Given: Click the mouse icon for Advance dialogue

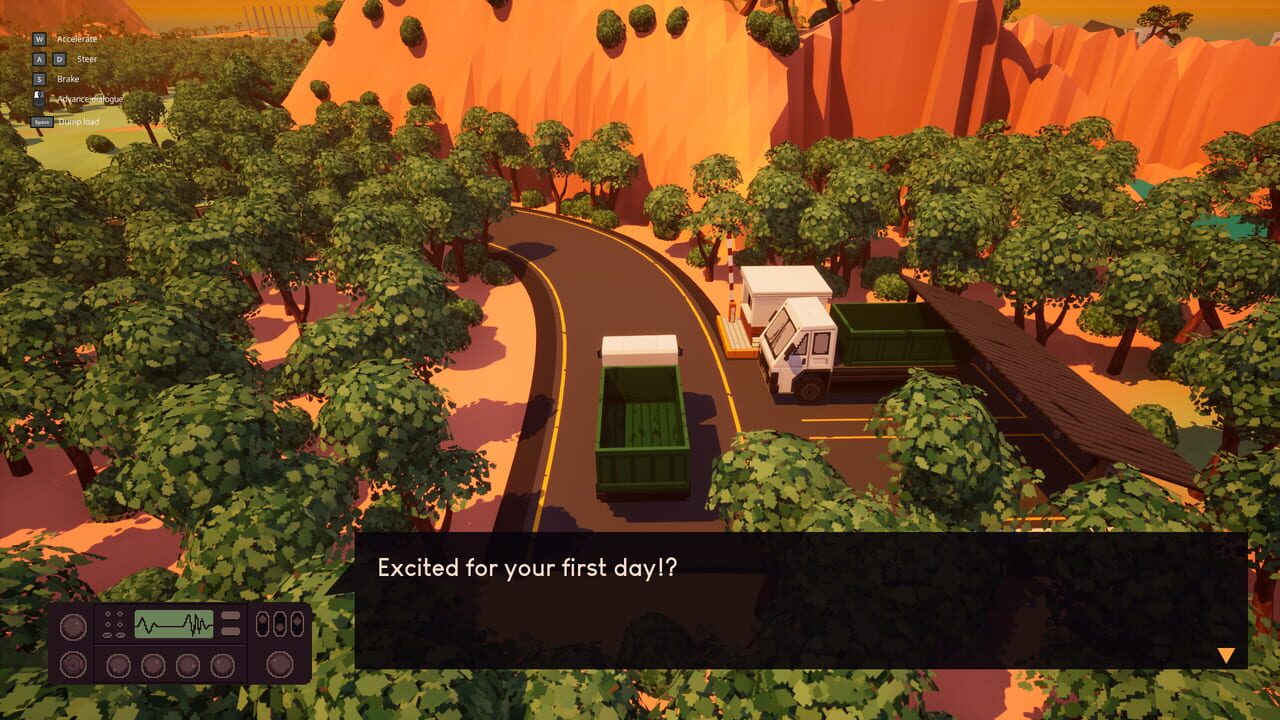Looking at the screenshot, I should point(38,97).
